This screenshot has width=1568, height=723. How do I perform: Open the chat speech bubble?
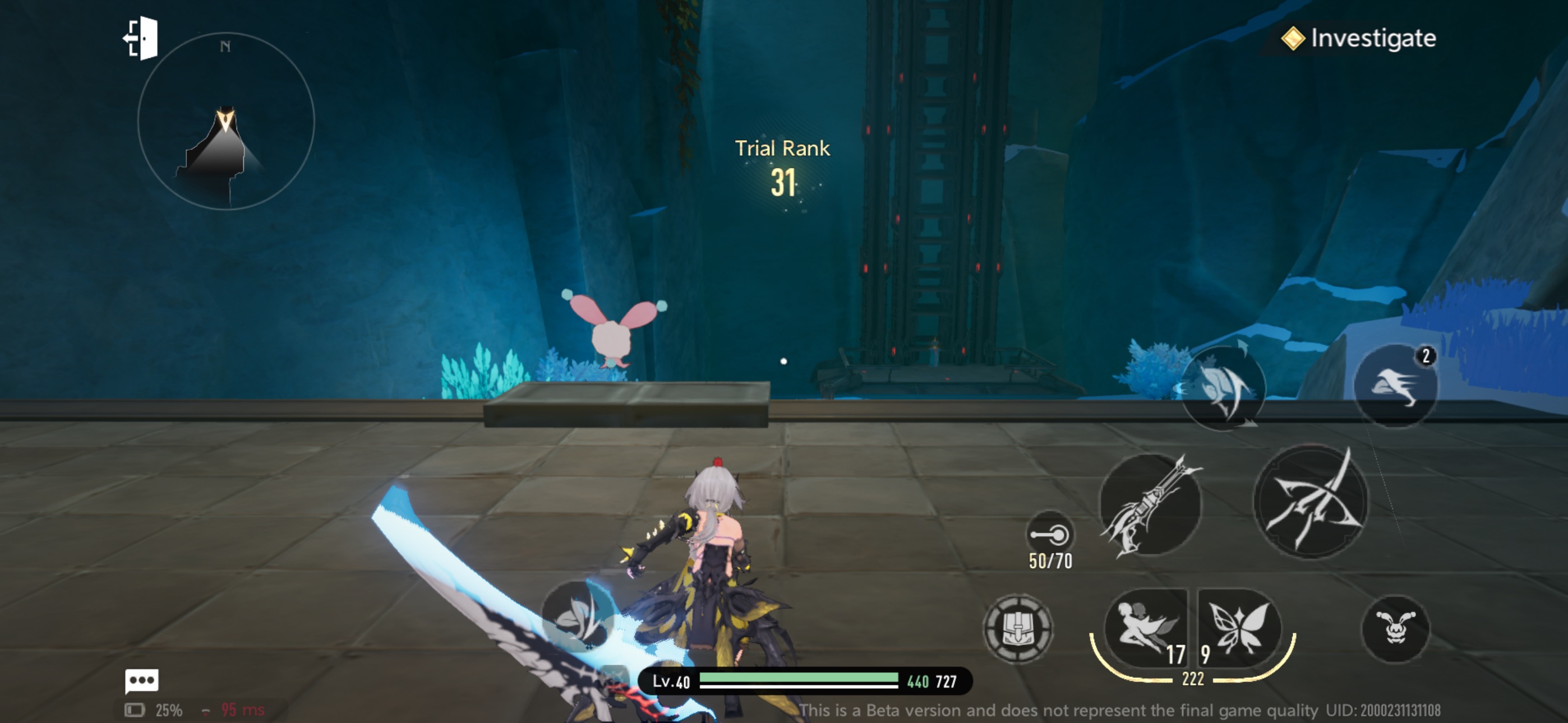(x=142, y=680)
